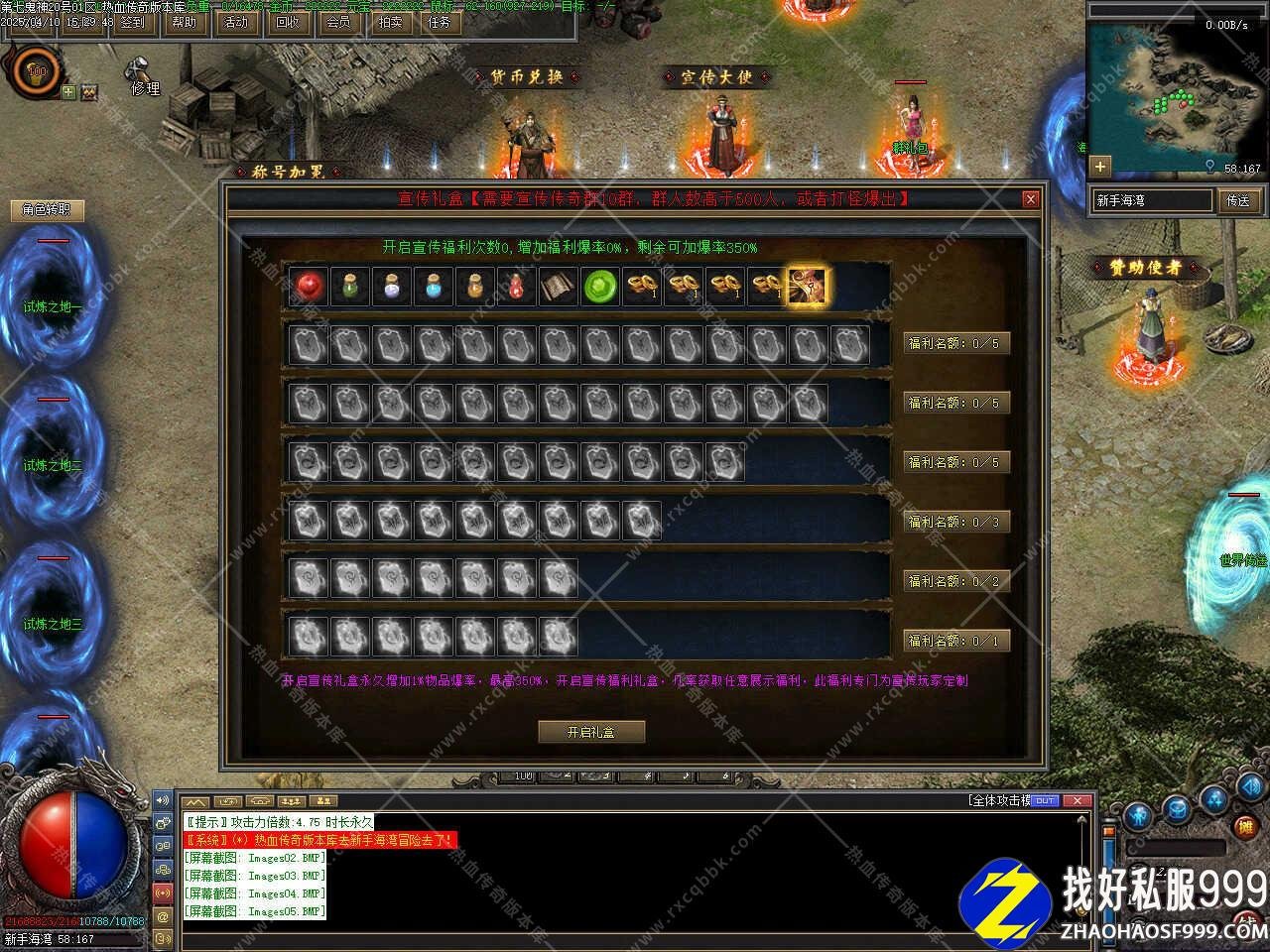Click the green plus icon under the gold ring
Image resolution: width=1270 pixels, height=952 pixels.
click(x=68, y=92)
